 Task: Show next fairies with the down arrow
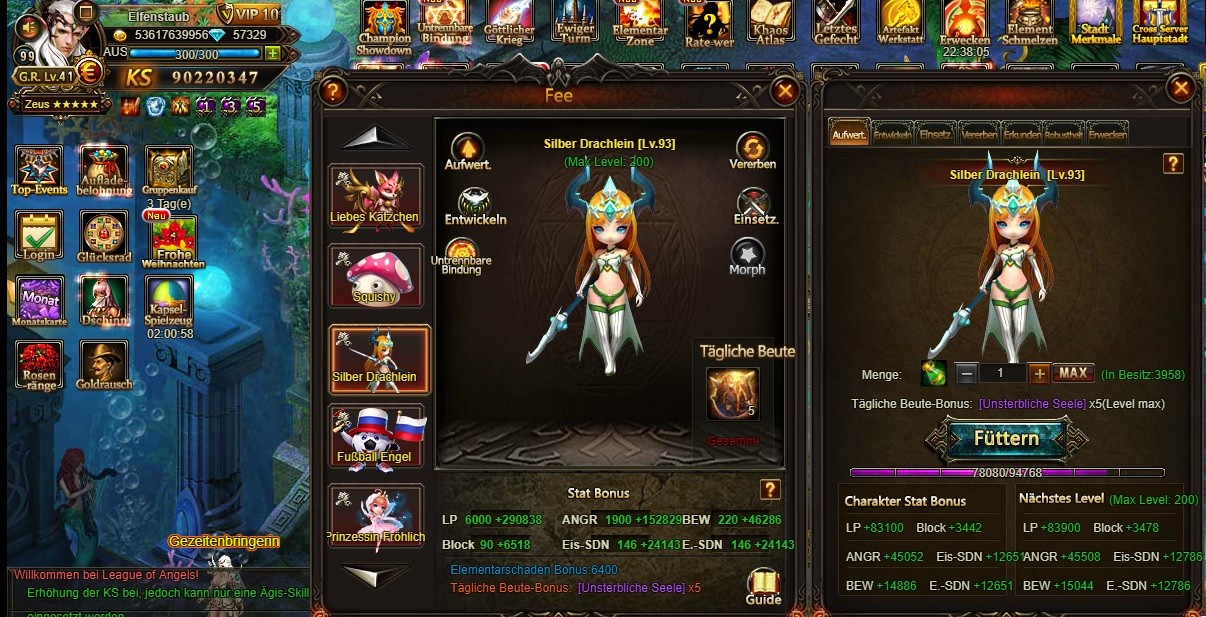375,574
